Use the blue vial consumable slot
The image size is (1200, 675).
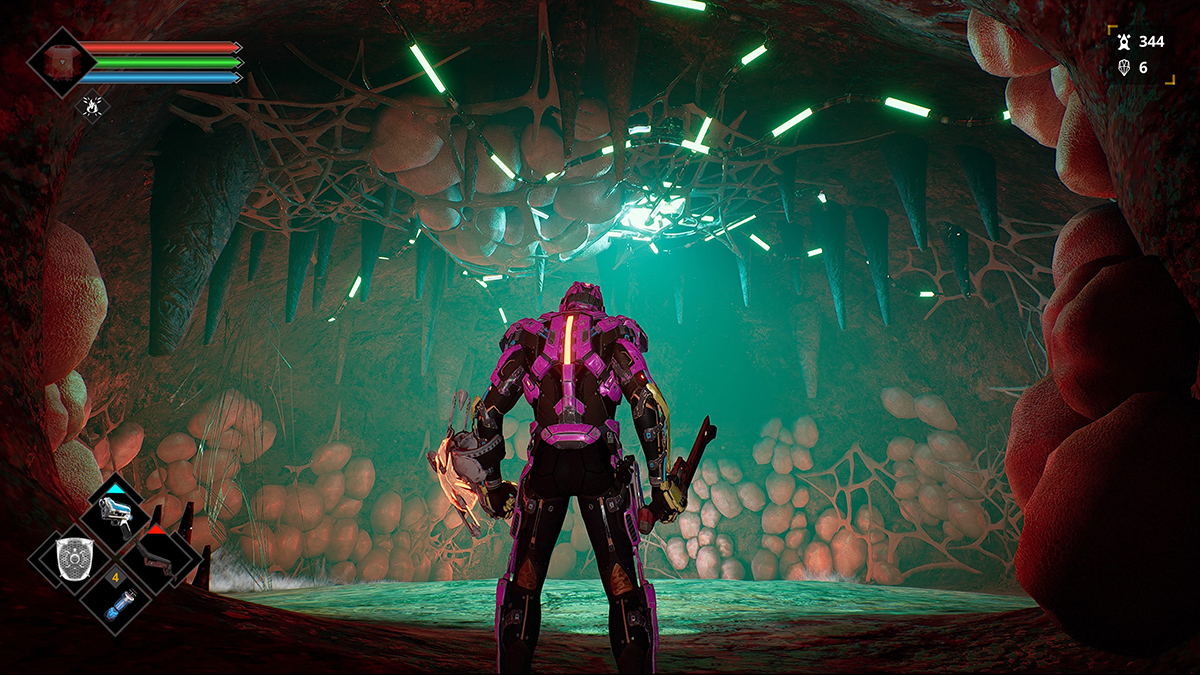click(x=115, y=599)
